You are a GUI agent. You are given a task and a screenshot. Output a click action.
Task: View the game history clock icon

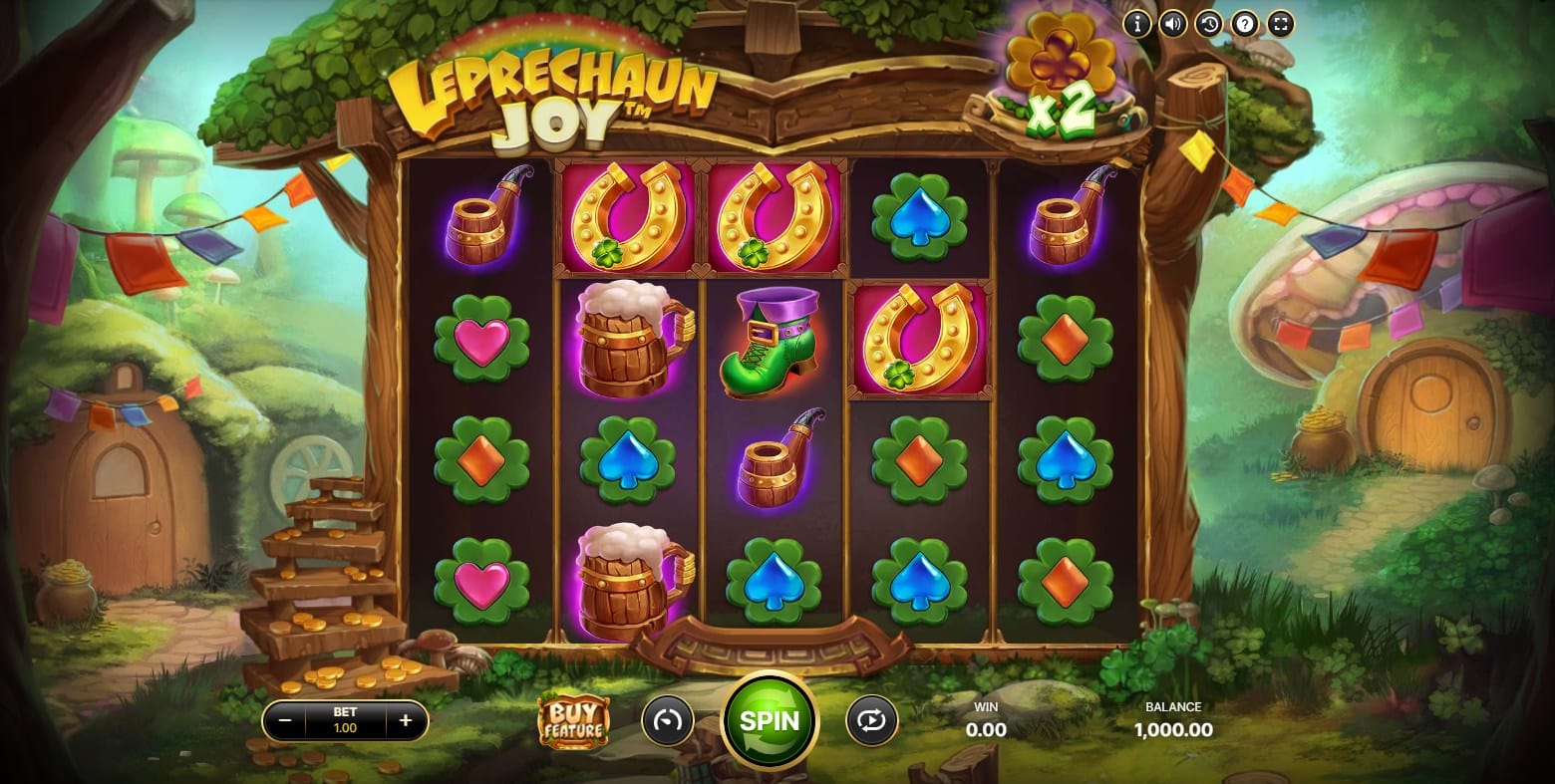(x=1209, y=23)
